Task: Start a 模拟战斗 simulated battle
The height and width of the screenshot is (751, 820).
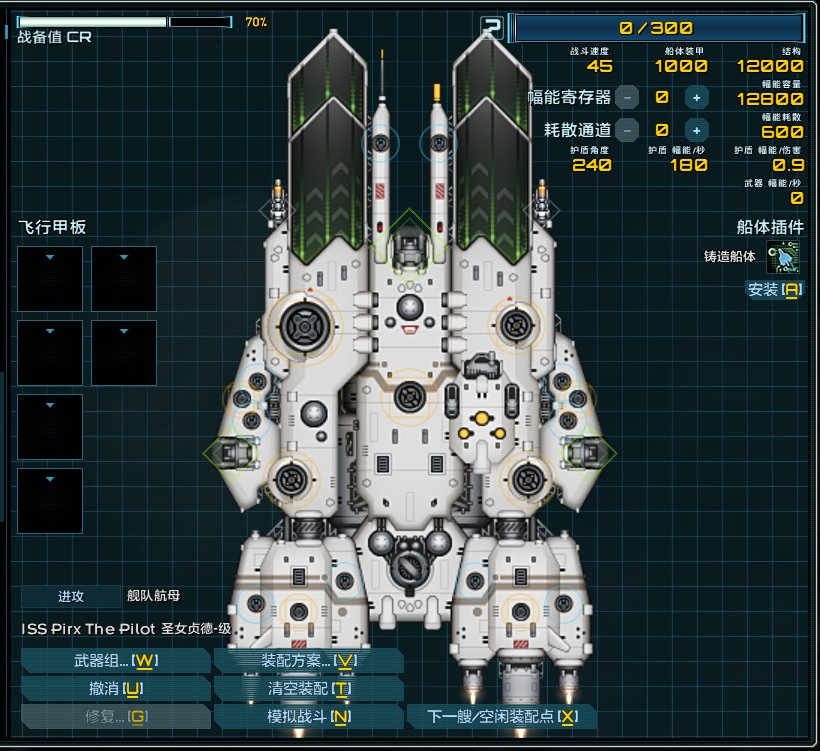Action: point(308,717)
